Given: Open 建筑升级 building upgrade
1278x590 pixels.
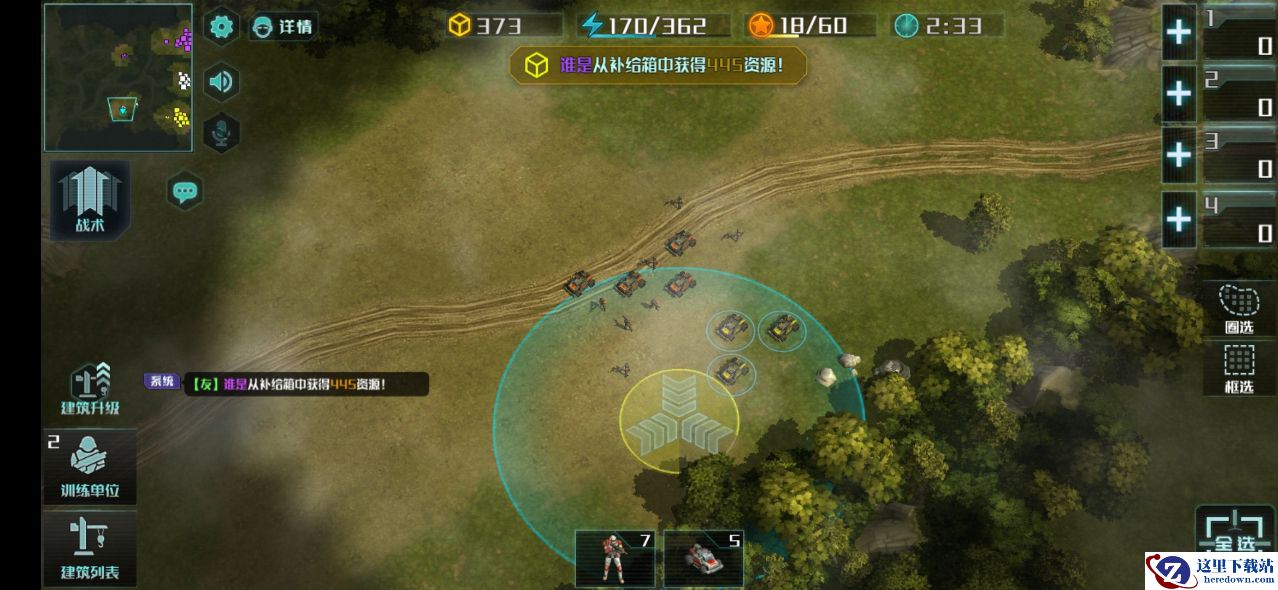Looking at the screenshot, I should 90,390.
